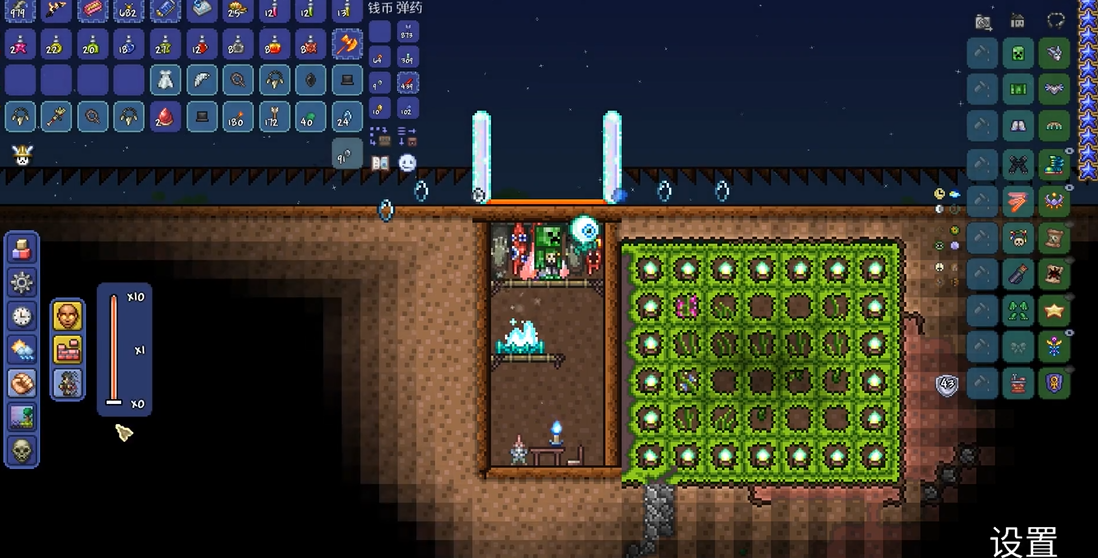Select the fist personal powers icon
This screenshot has width=1098, height=558.
coord(21,383)
